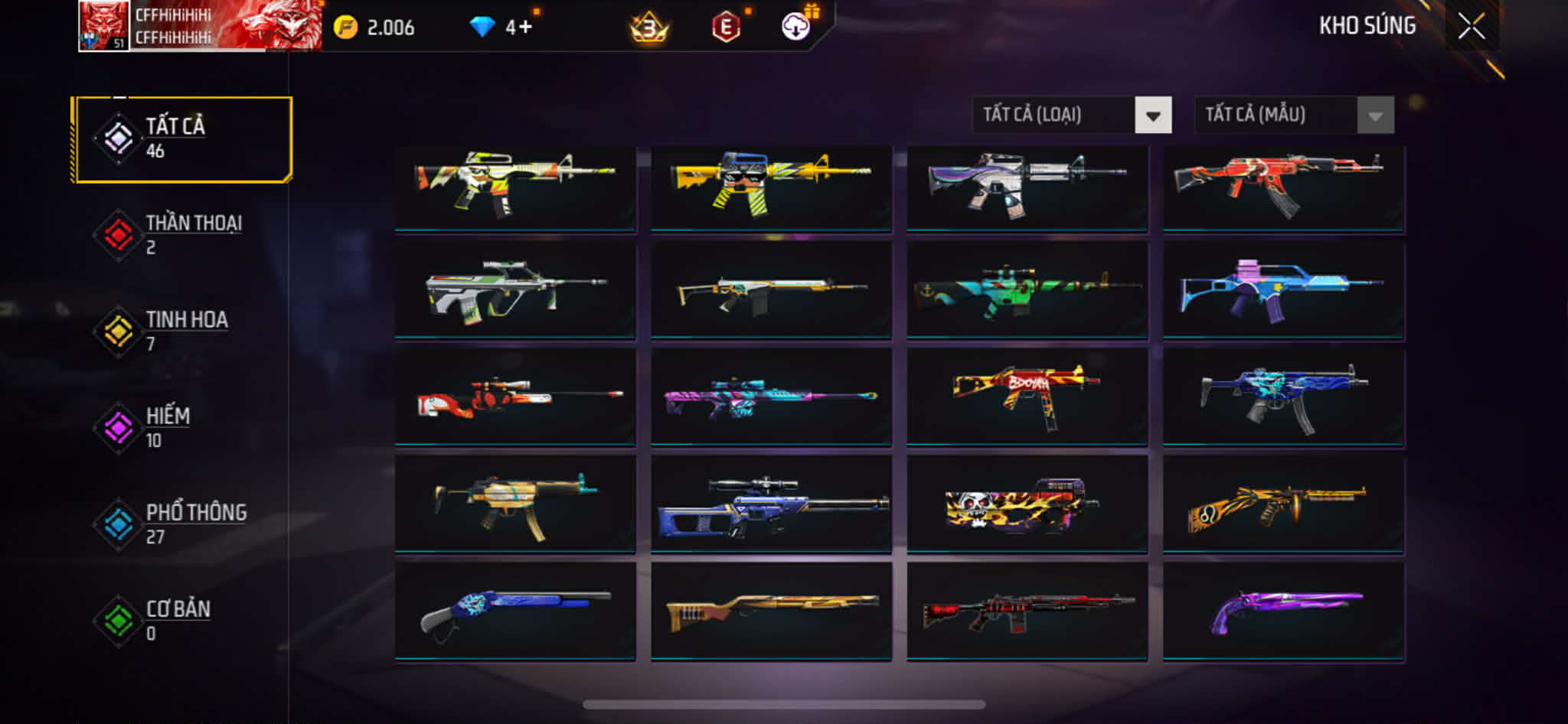Select the red sniper rifle skin
The image size is (1568, 724).
(515, 396)
